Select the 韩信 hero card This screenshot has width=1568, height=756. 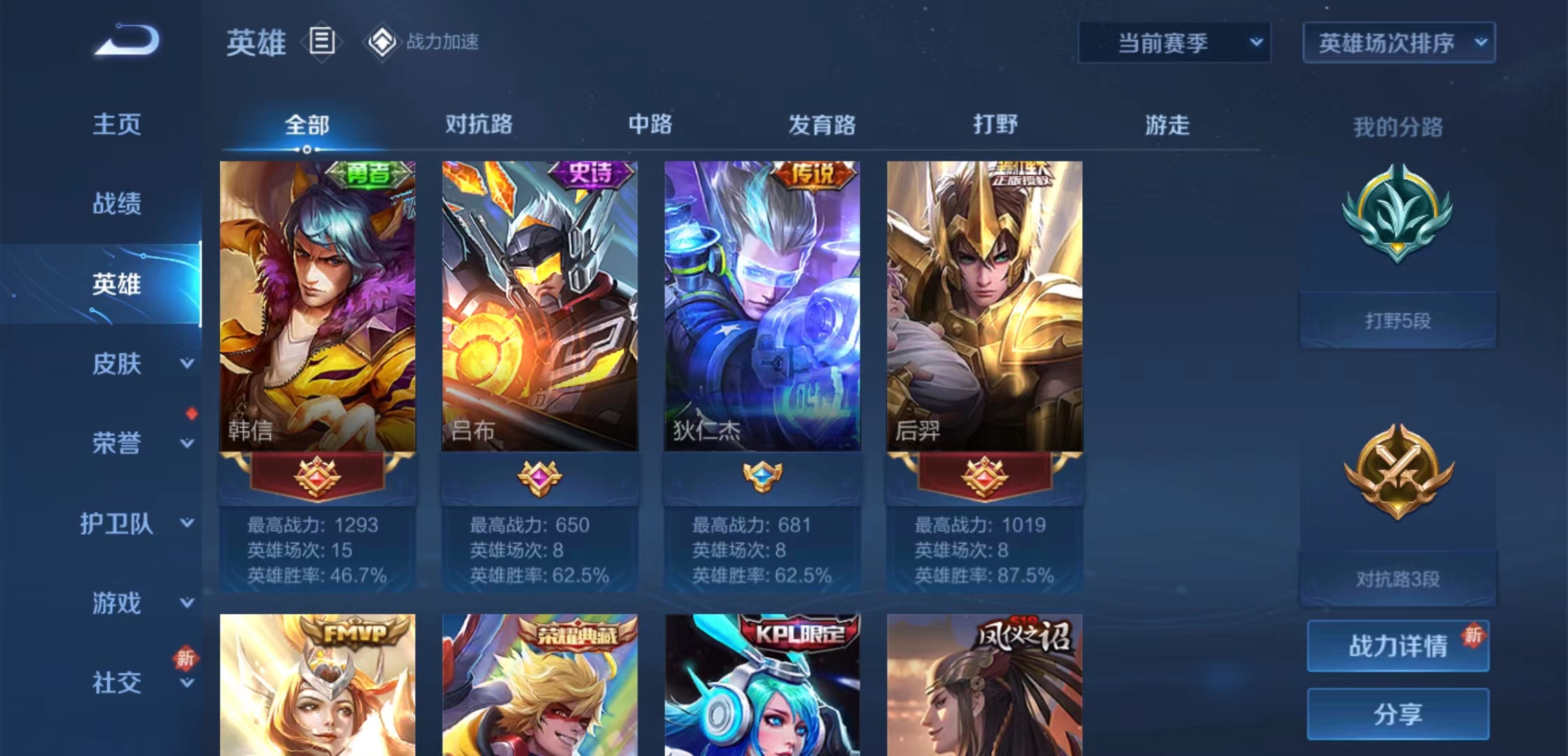[315, 301]
